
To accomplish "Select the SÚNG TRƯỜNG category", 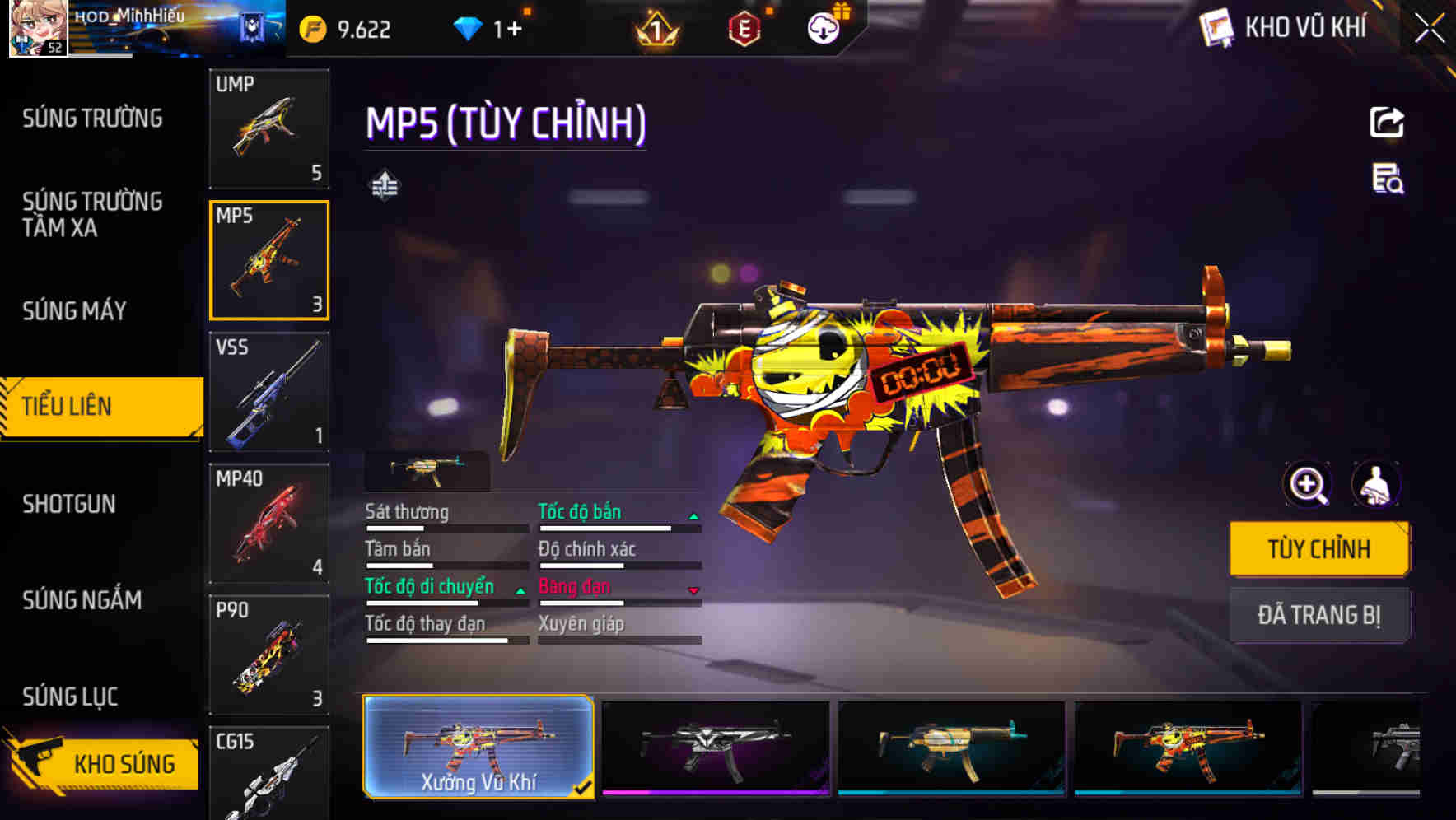I will [x=92, y=119].
